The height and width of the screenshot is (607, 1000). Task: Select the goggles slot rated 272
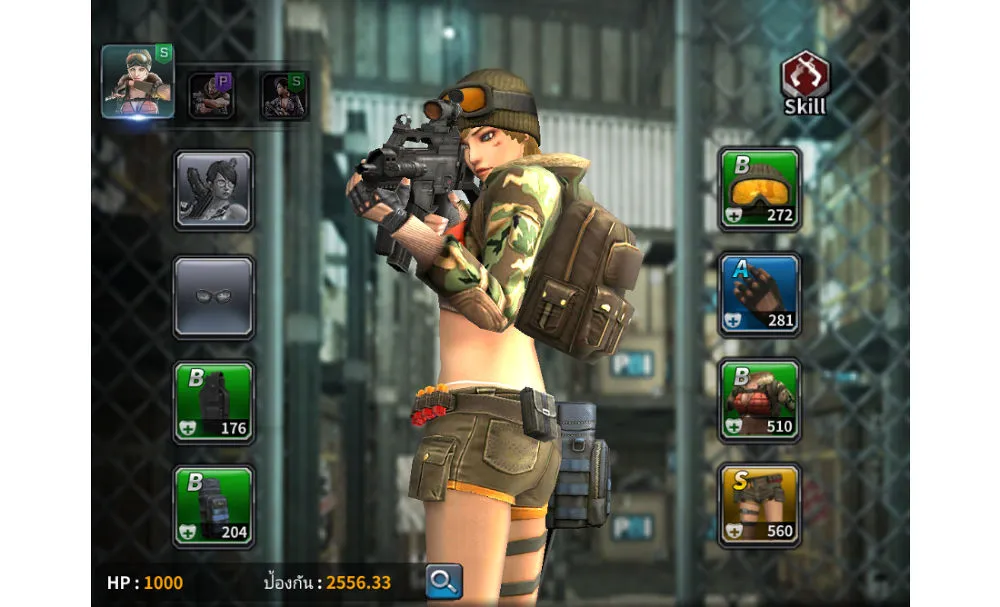pyautogui.click(x=760, y=189)
